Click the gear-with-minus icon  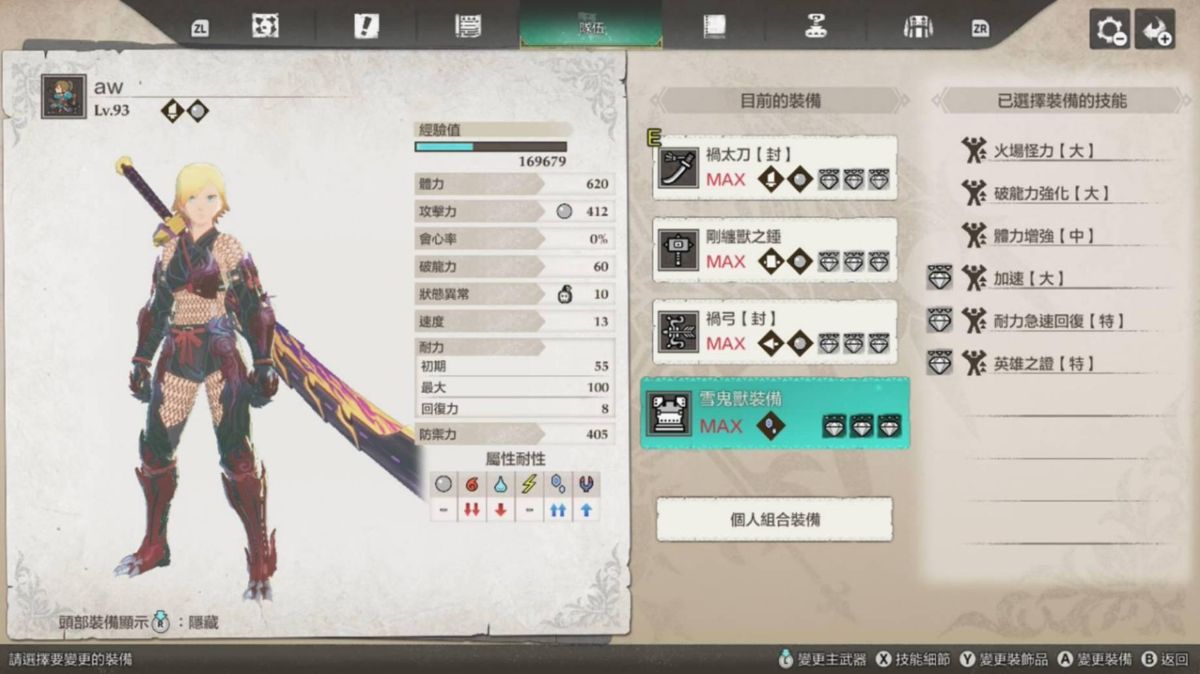1110,30
